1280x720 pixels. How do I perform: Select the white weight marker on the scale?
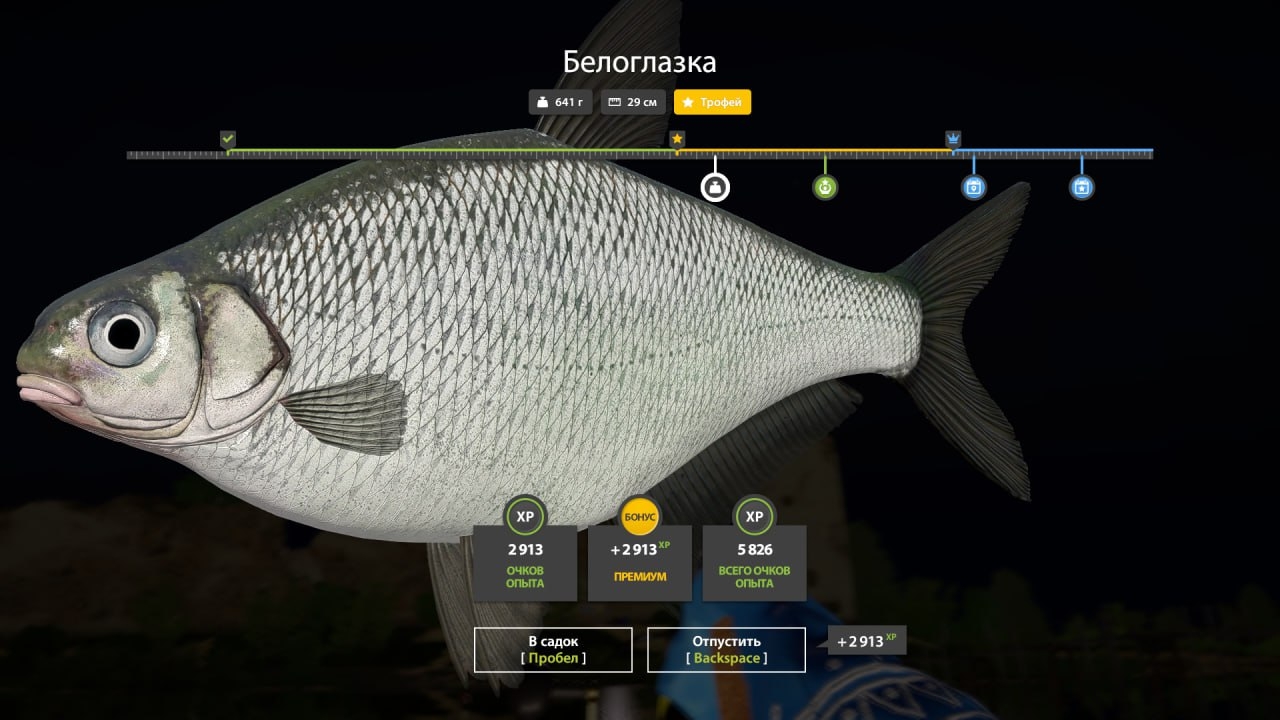coord(715,187)
